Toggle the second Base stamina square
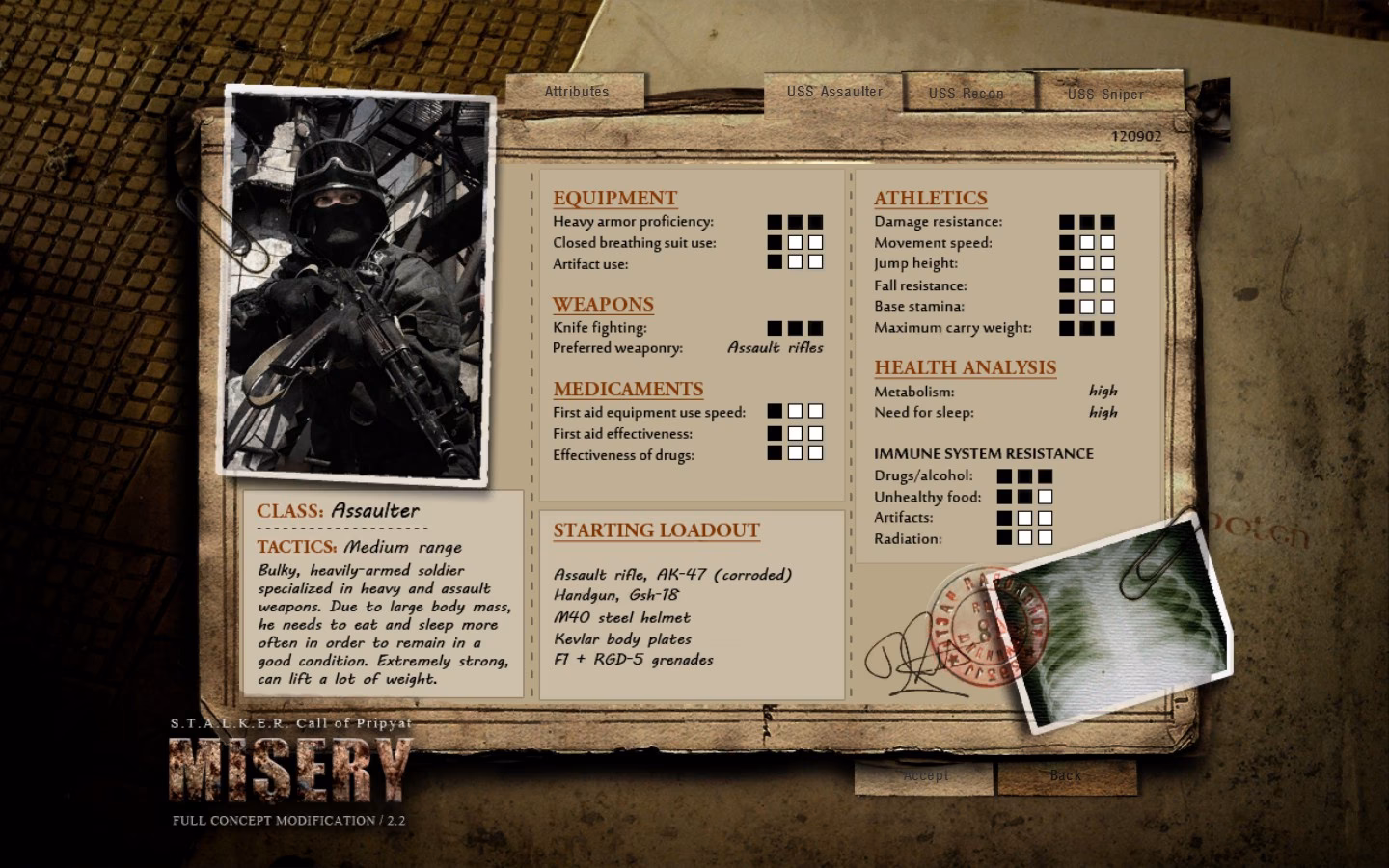The width and height of the screenshot is (1389, 868). pos(1089,306)
